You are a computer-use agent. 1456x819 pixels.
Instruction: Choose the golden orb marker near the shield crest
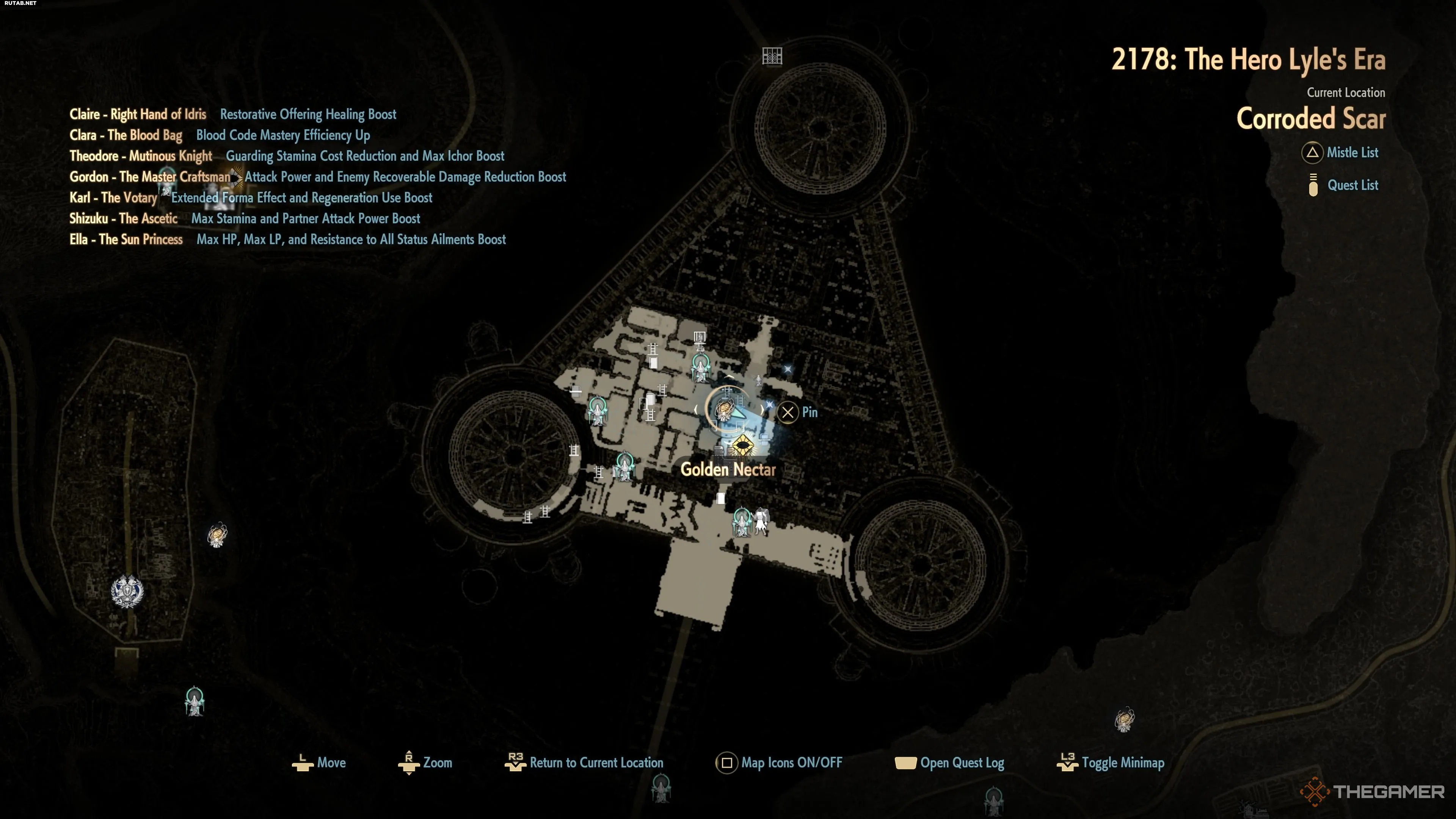[x=217, y=534]
